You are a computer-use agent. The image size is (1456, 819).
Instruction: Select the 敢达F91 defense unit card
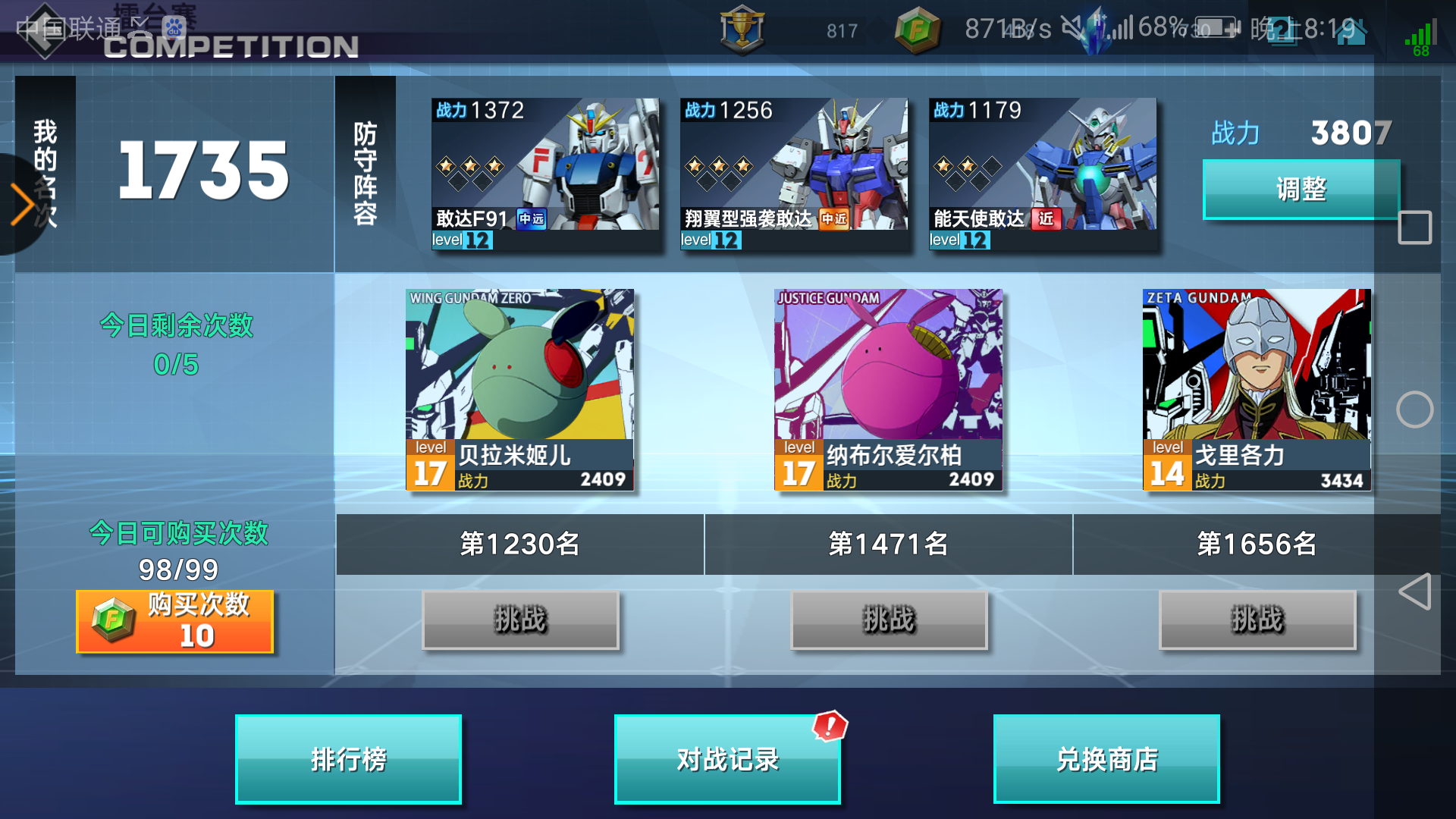(x=546, y=173)
